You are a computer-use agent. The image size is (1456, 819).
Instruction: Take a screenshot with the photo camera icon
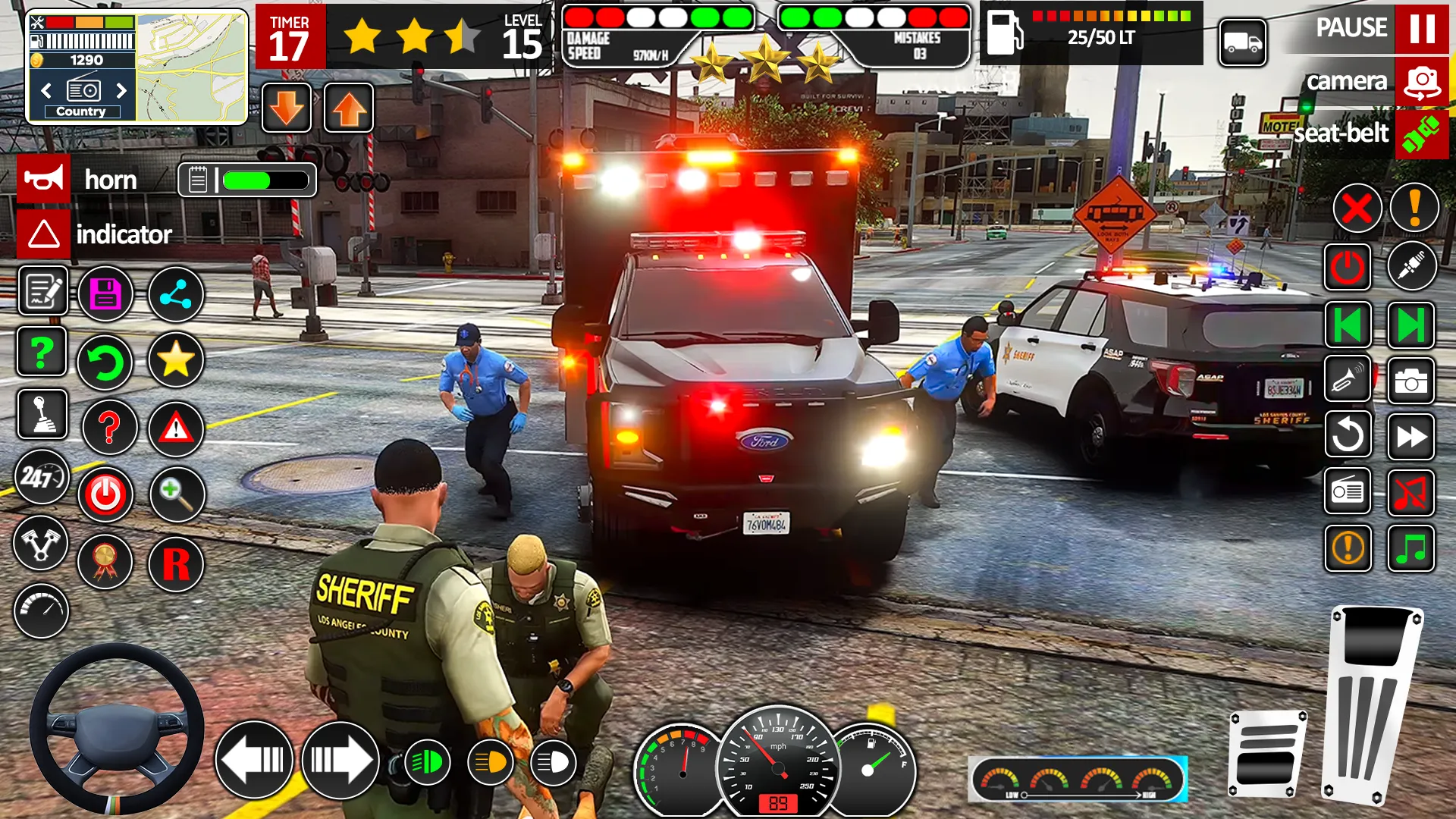coord(1410,381)
